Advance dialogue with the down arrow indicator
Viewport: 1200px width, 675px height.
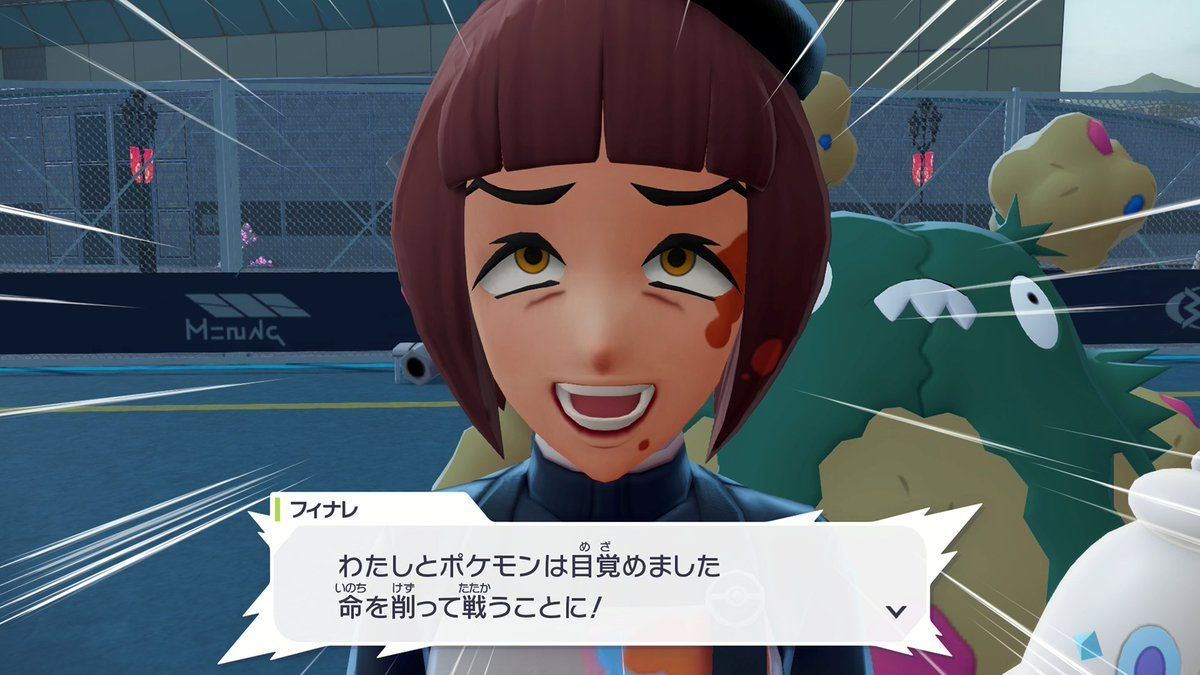click(x=896, y=611)
